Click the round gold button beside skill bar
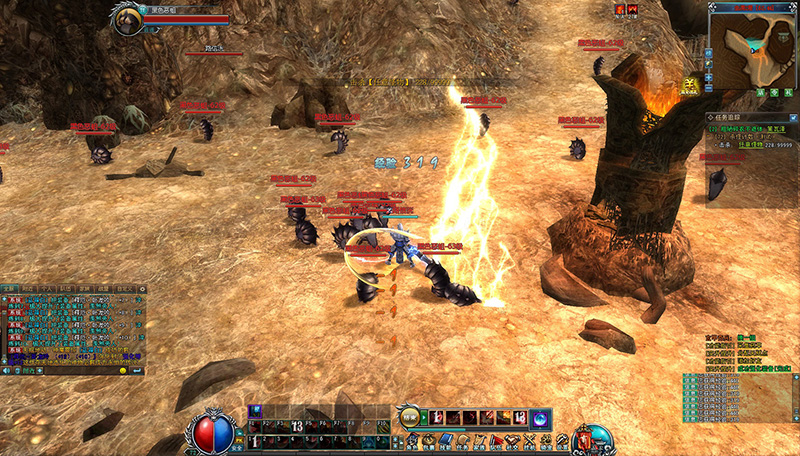 (x=409, y=416)
